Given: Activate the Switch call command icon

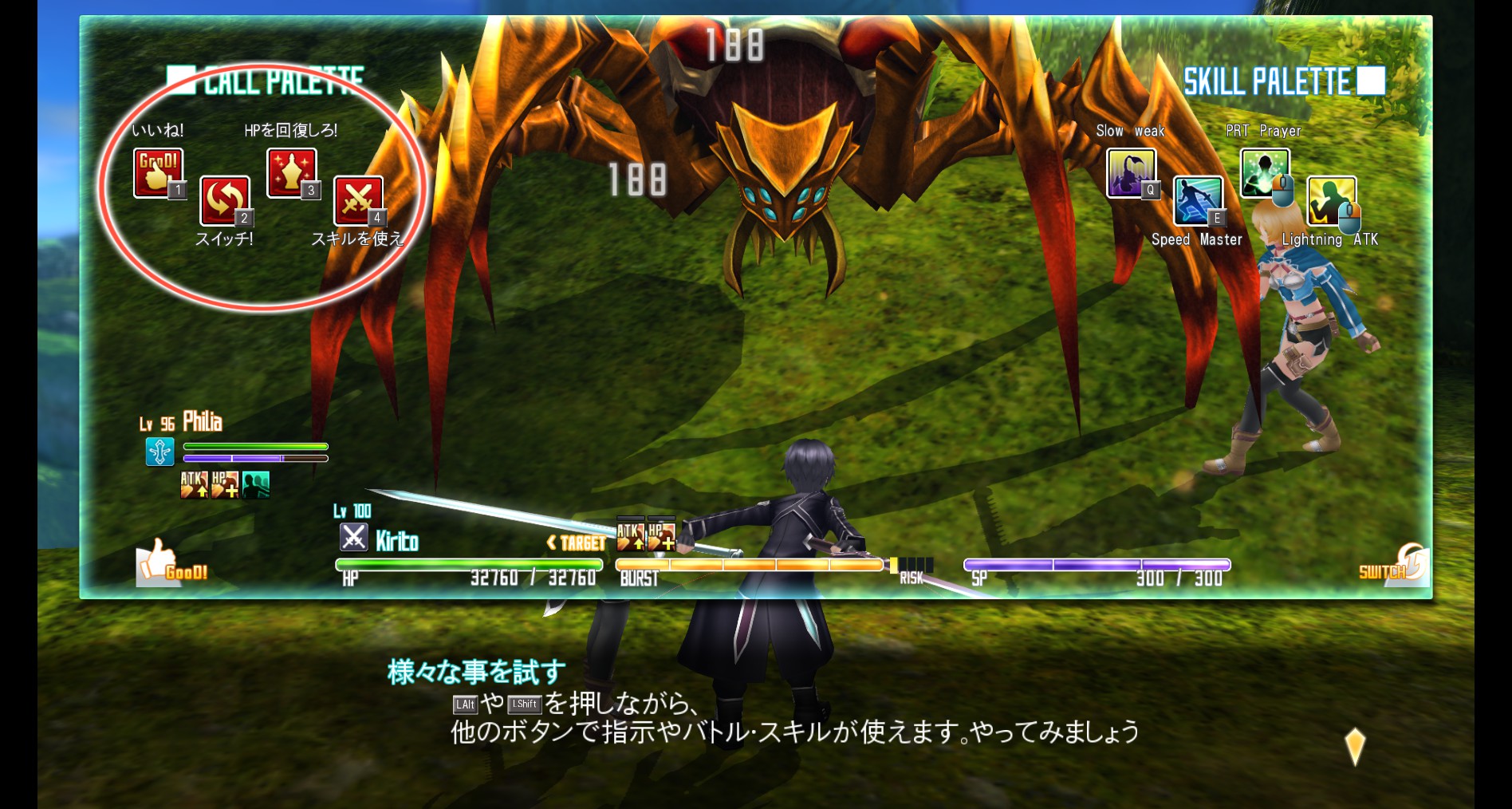Looking at the screenshot, I should click(224, 199).
